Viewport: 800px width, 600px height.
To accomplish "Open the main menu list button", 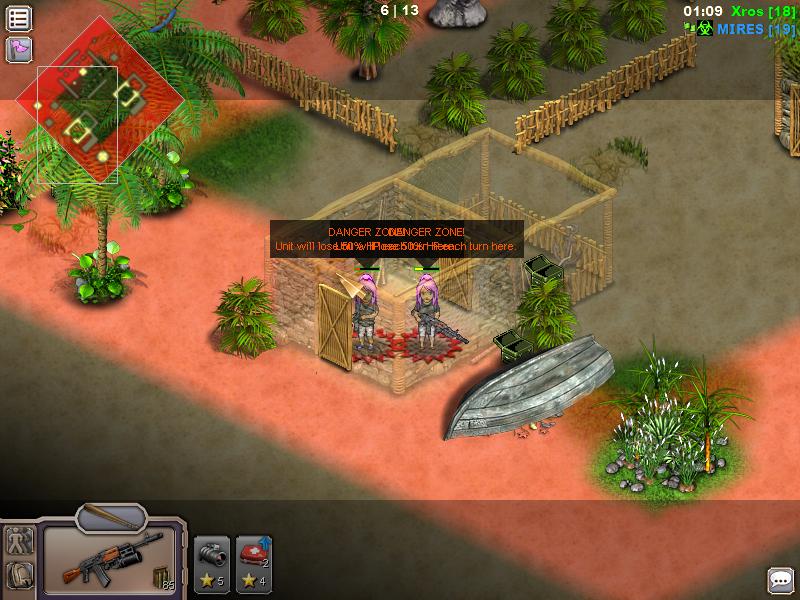I will pos(19,19).
